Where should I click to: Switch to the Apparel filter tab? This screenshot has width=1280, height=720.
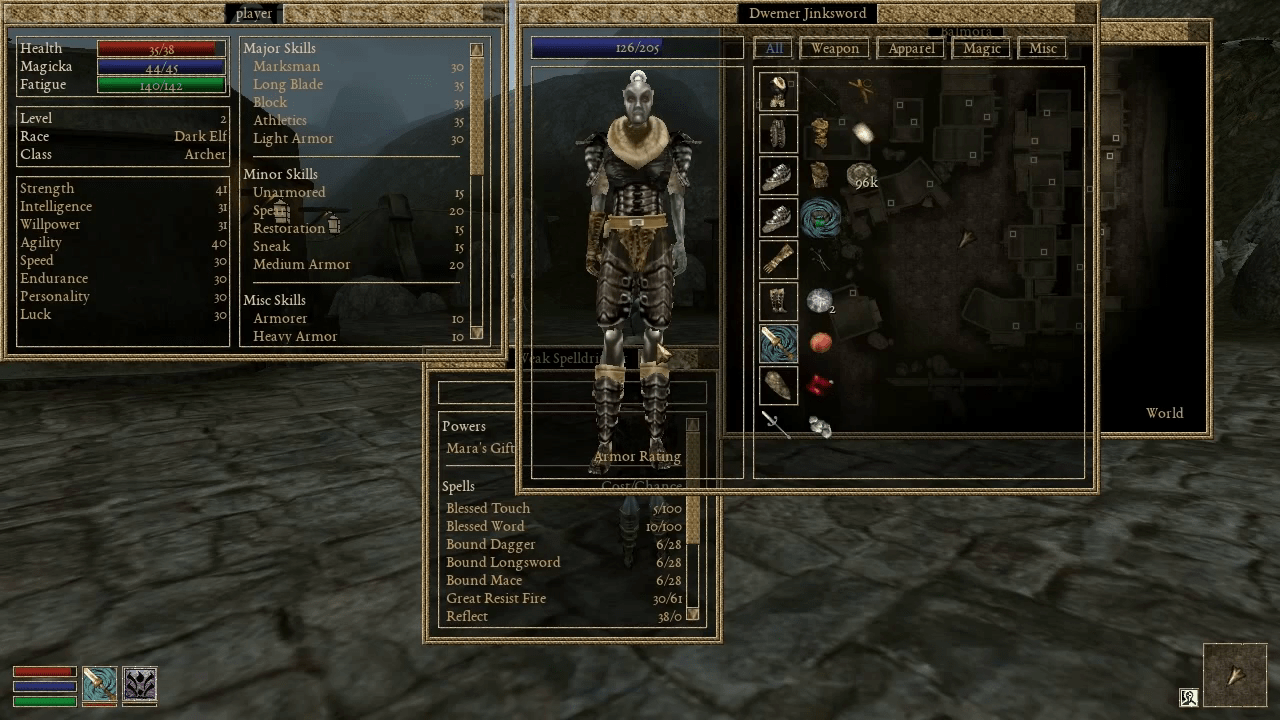pos(910,47)
